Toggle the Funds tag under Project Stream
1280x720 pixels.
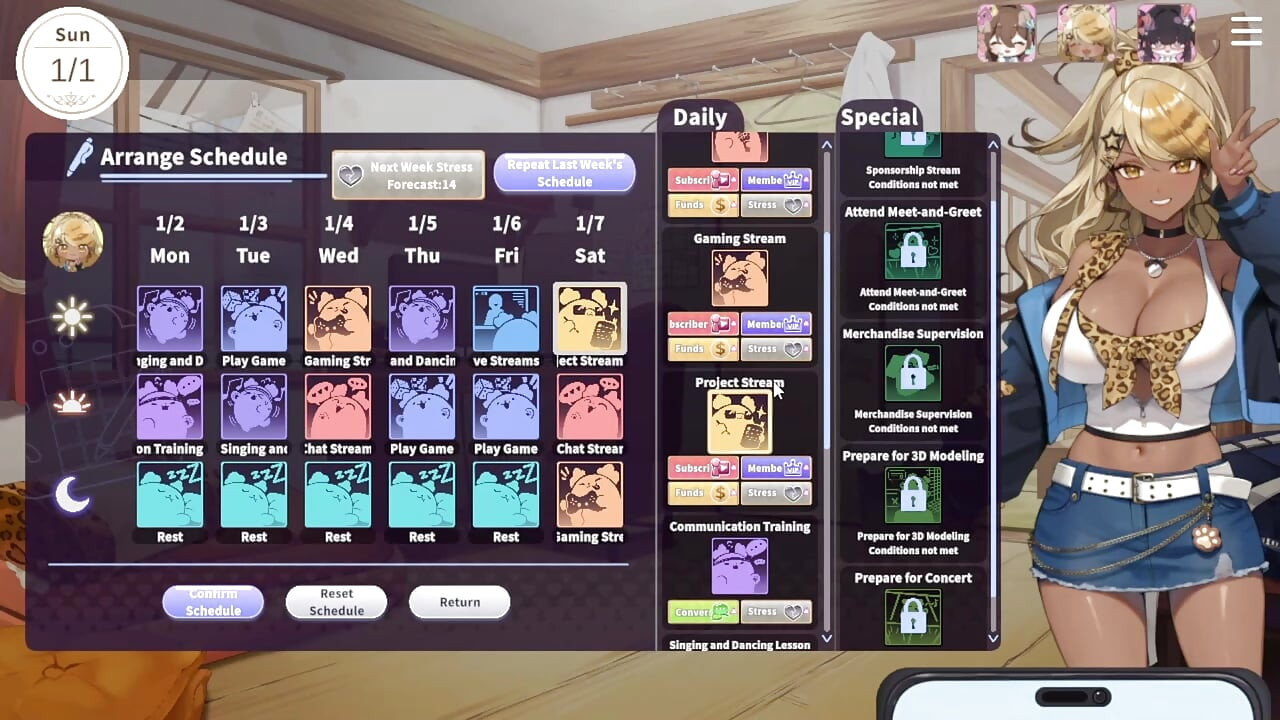pos(702,492)
